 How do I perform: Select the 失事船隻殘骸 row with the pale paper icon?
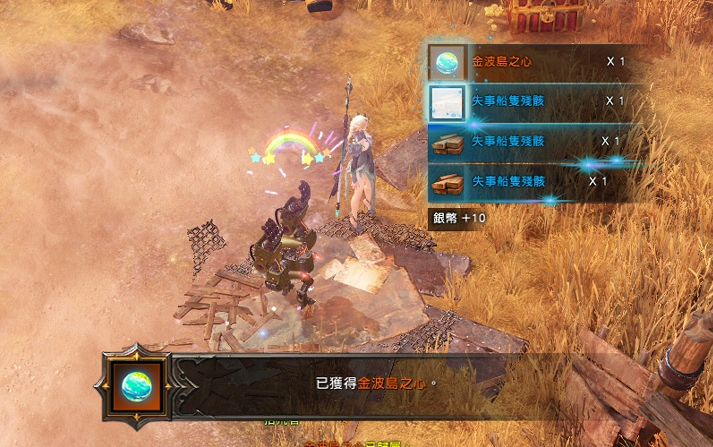(530, 101)
